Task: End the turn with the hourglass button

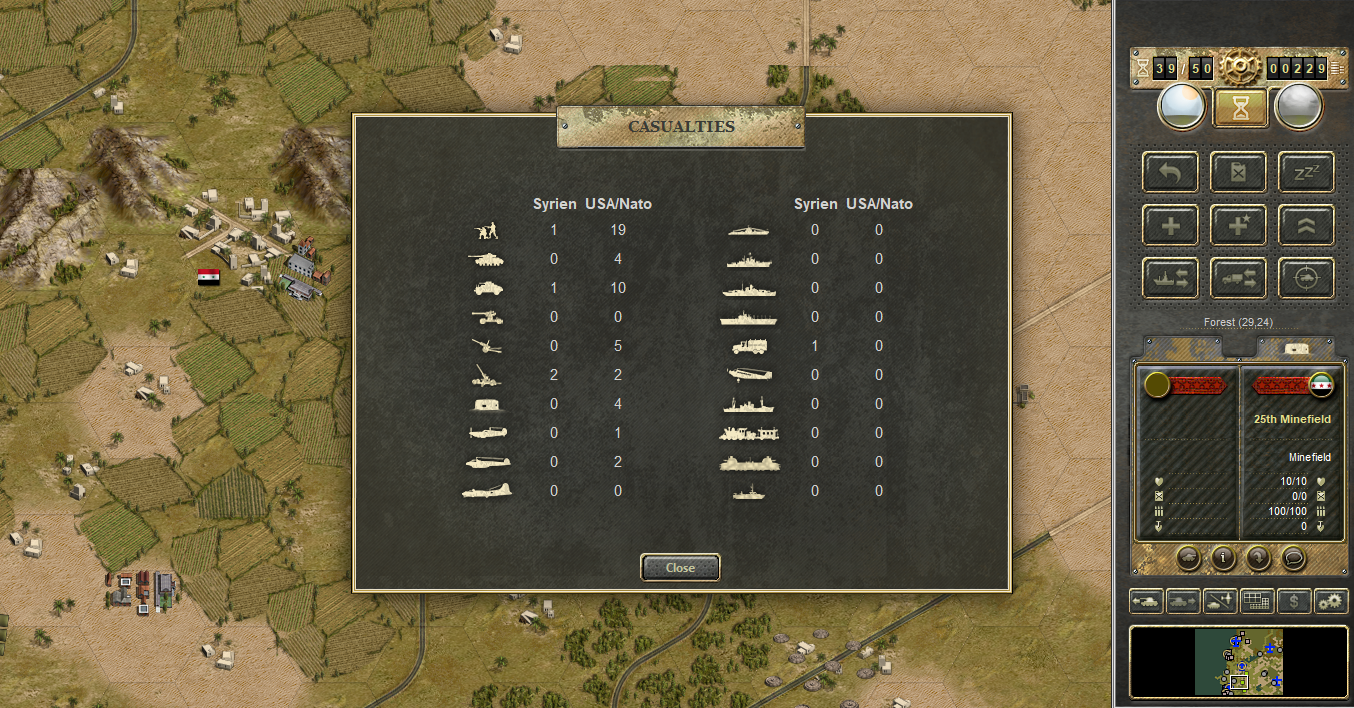Action: [1240, 108]
